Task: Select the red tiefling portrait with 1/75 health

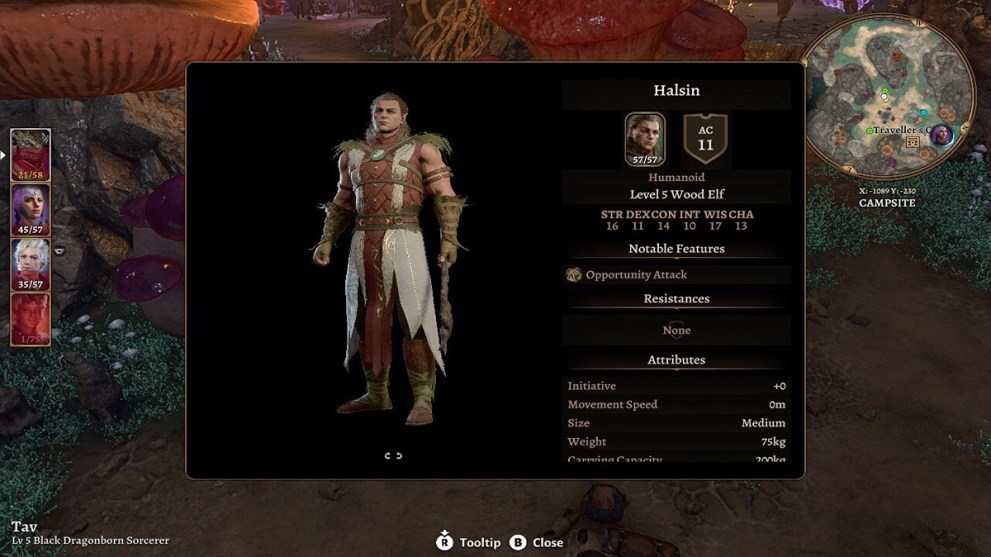Action: [31, 319]
